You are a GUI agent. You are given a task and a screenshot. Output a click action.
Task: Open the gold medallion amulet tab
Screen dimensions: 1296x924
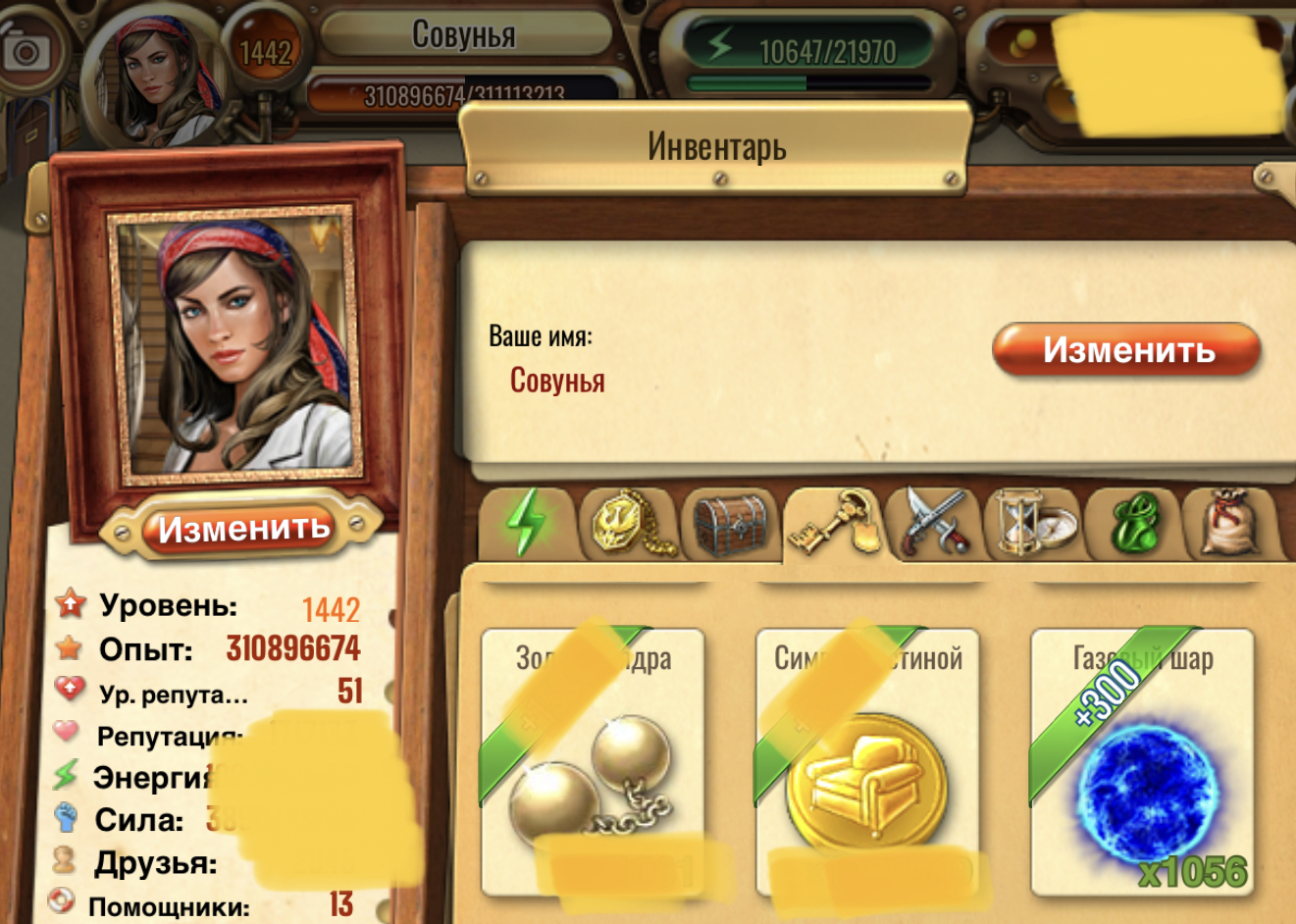coord(629,525)
